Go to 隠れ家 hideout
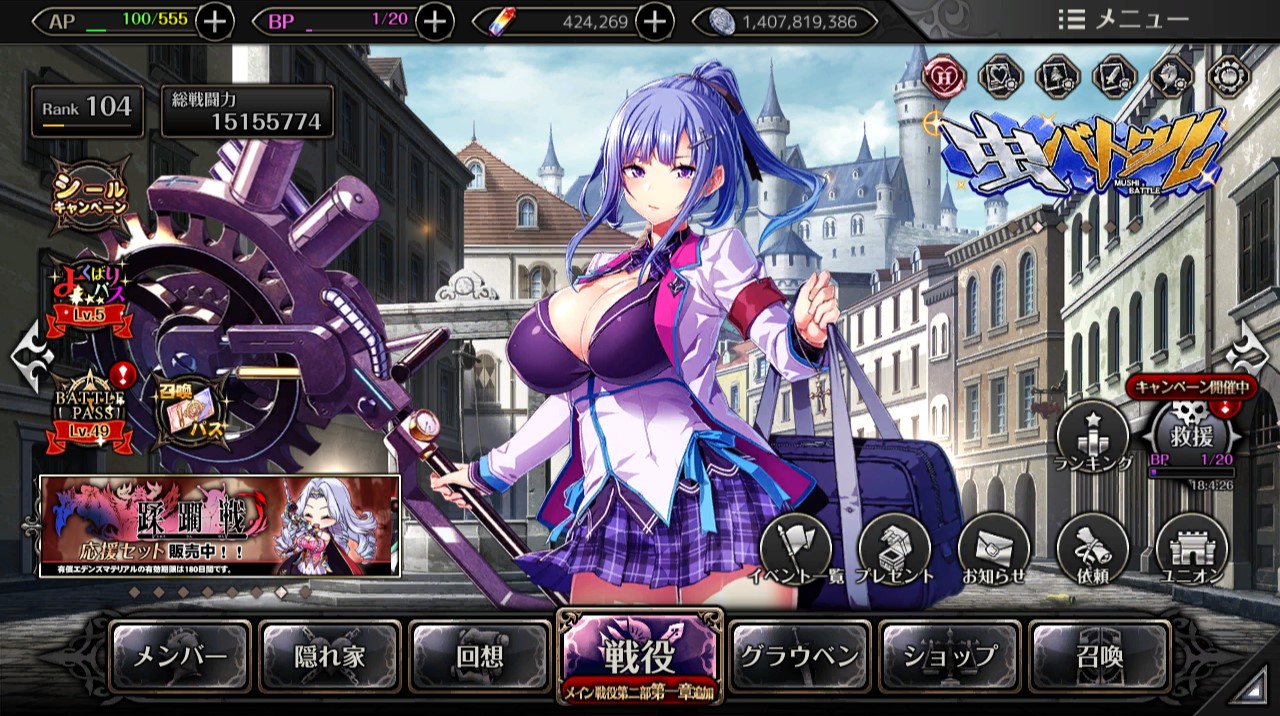Viewport: 1280px width, 716px height. tap(330, 657)
